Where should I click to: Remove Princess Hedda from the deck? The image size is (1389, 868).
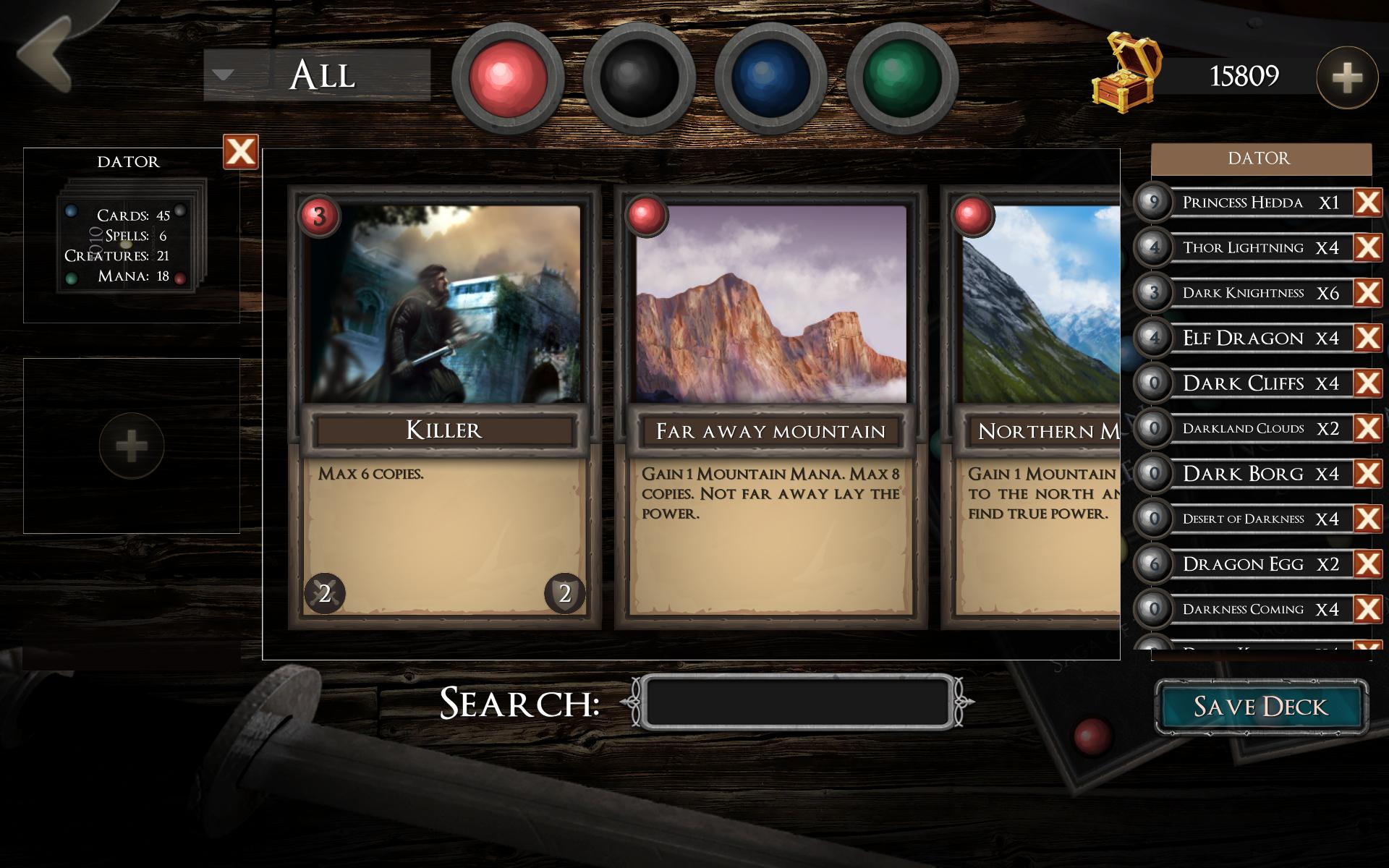(x=1367, y=203)
